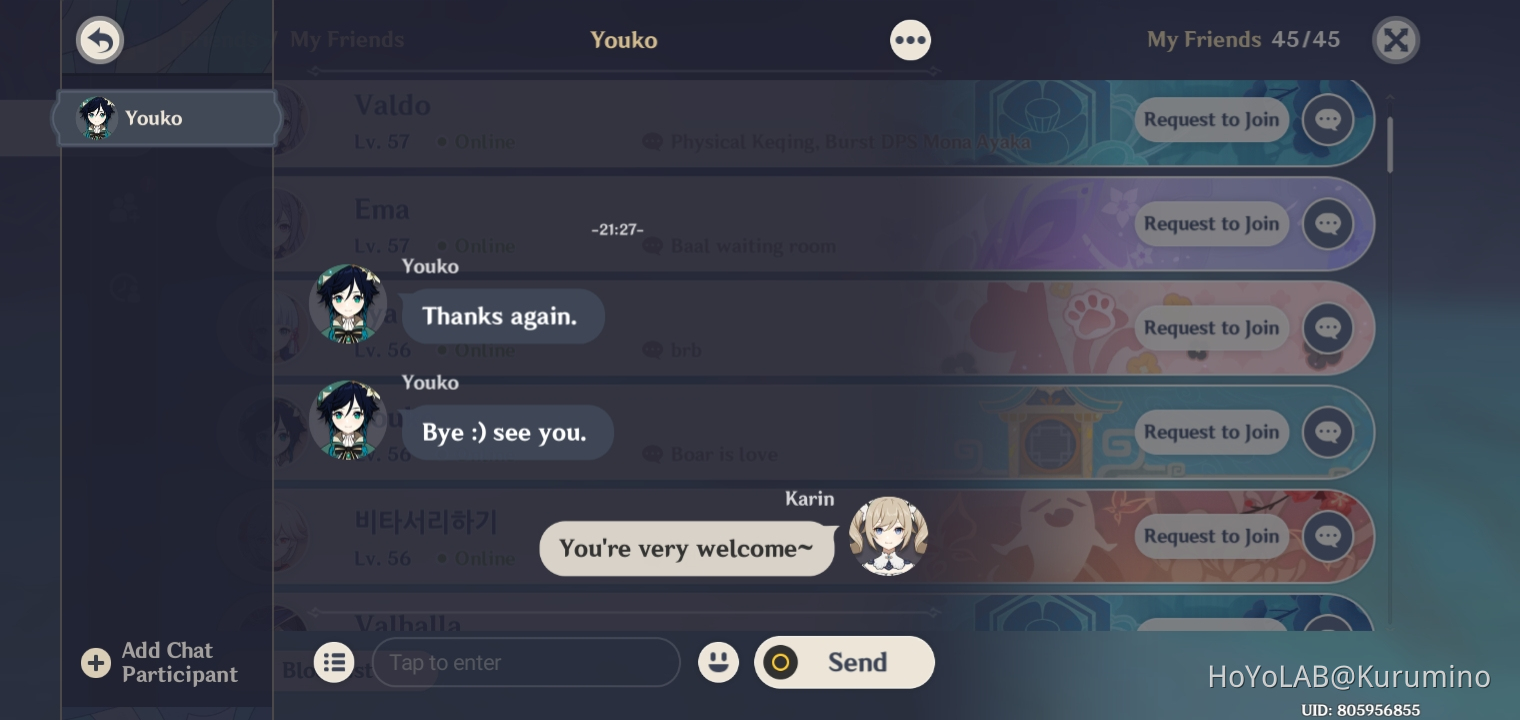The image size is (1520, 720).
Task: Open chat options with the ellipsis icon
Action: pyautogui.click(x=910, y=40)
